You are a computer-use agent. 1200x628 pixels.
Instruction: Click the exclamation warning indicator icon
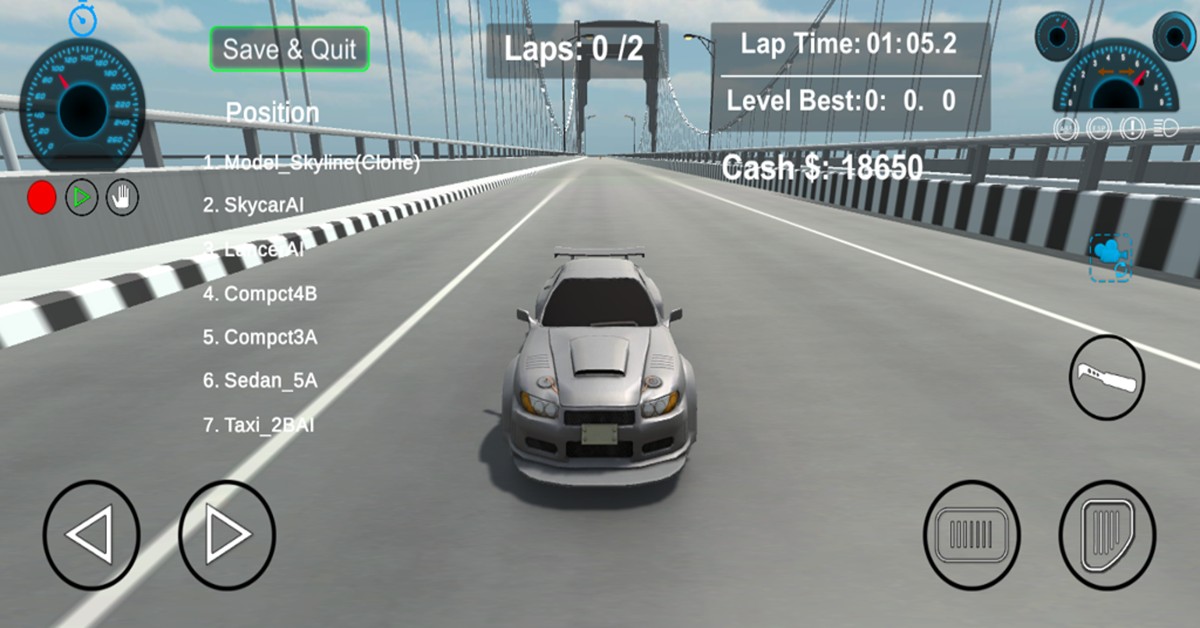(x=1134, y=128)
